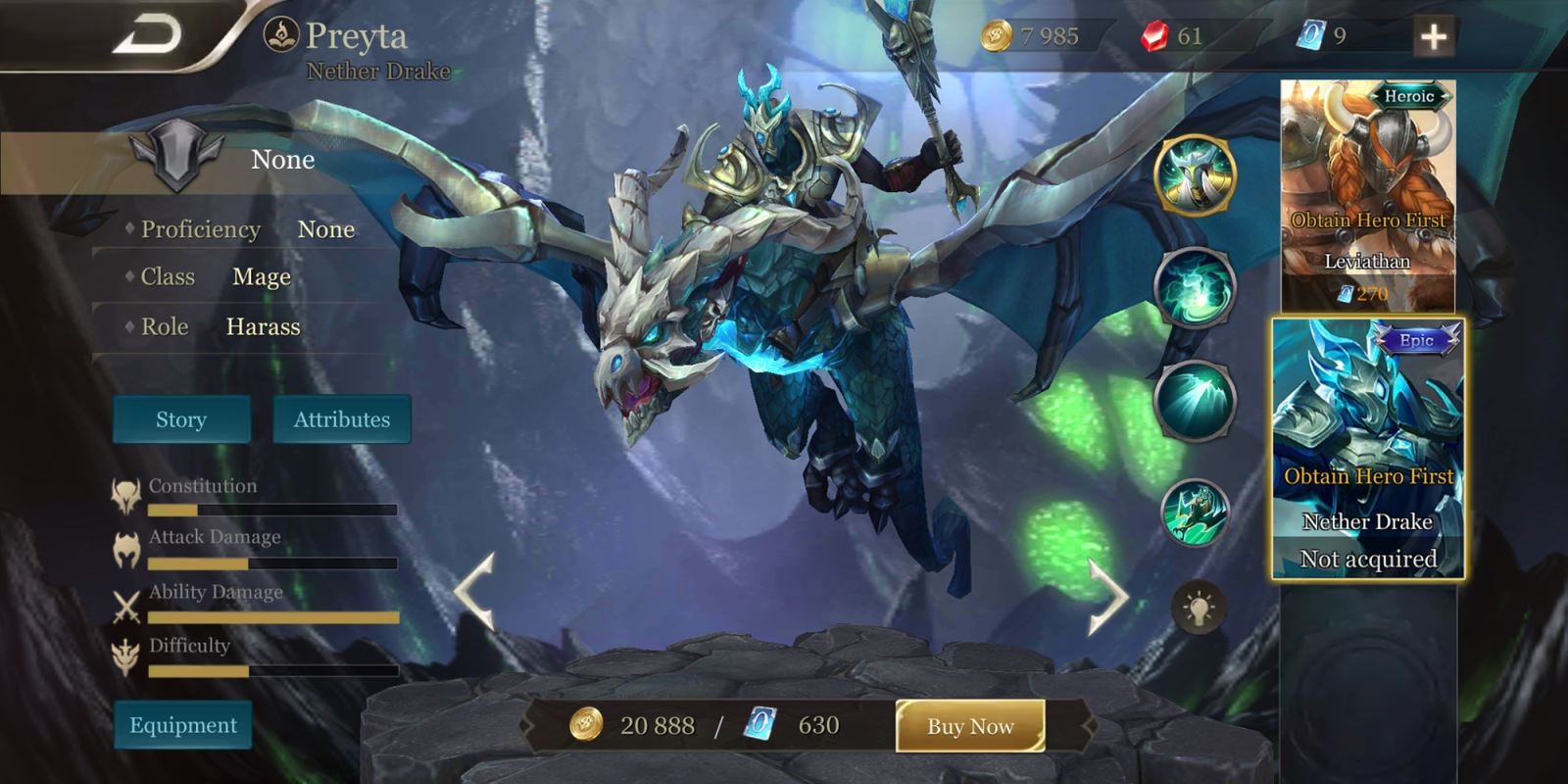Viewport: 1568px width, 784px height.
Task: Open the Story section
Action: click(181, 419)
